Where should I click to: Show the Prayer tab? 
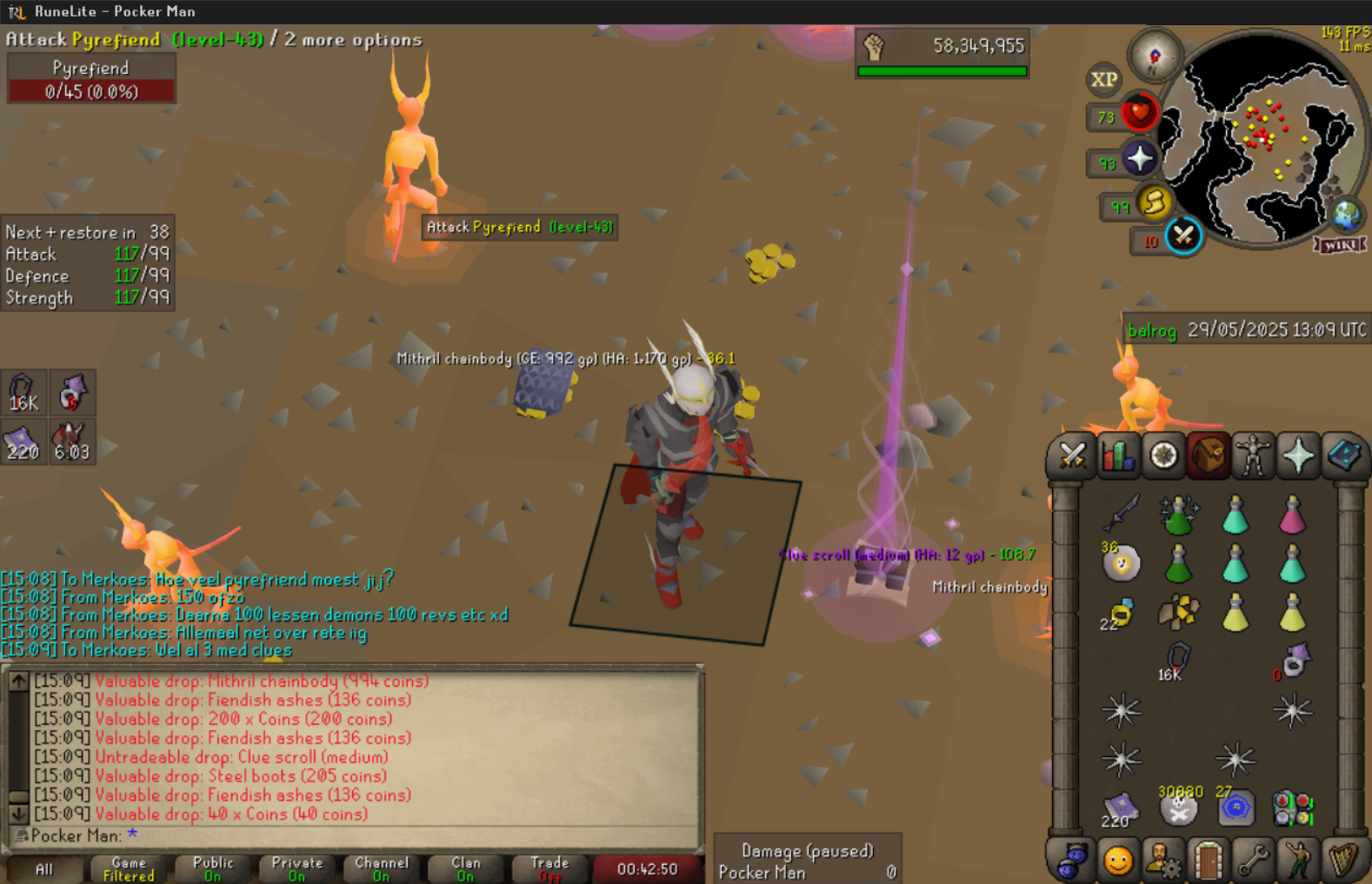(1298, 455)
